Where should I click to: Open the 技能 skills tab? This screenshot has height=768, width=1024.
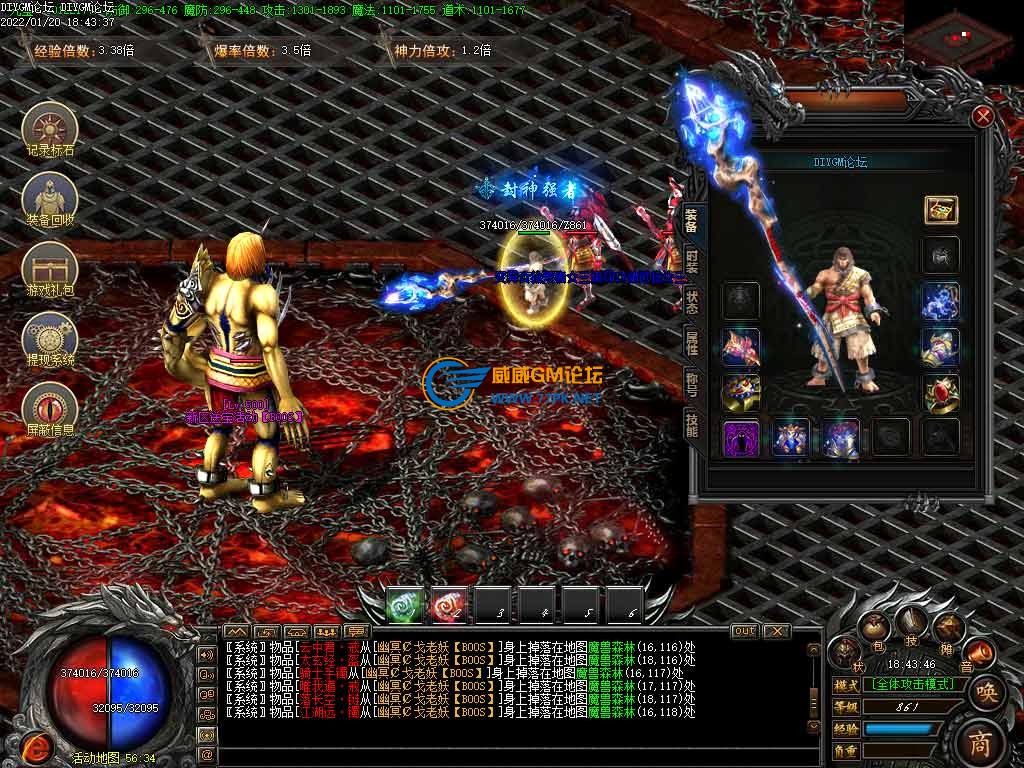click(x=692, y=424)
